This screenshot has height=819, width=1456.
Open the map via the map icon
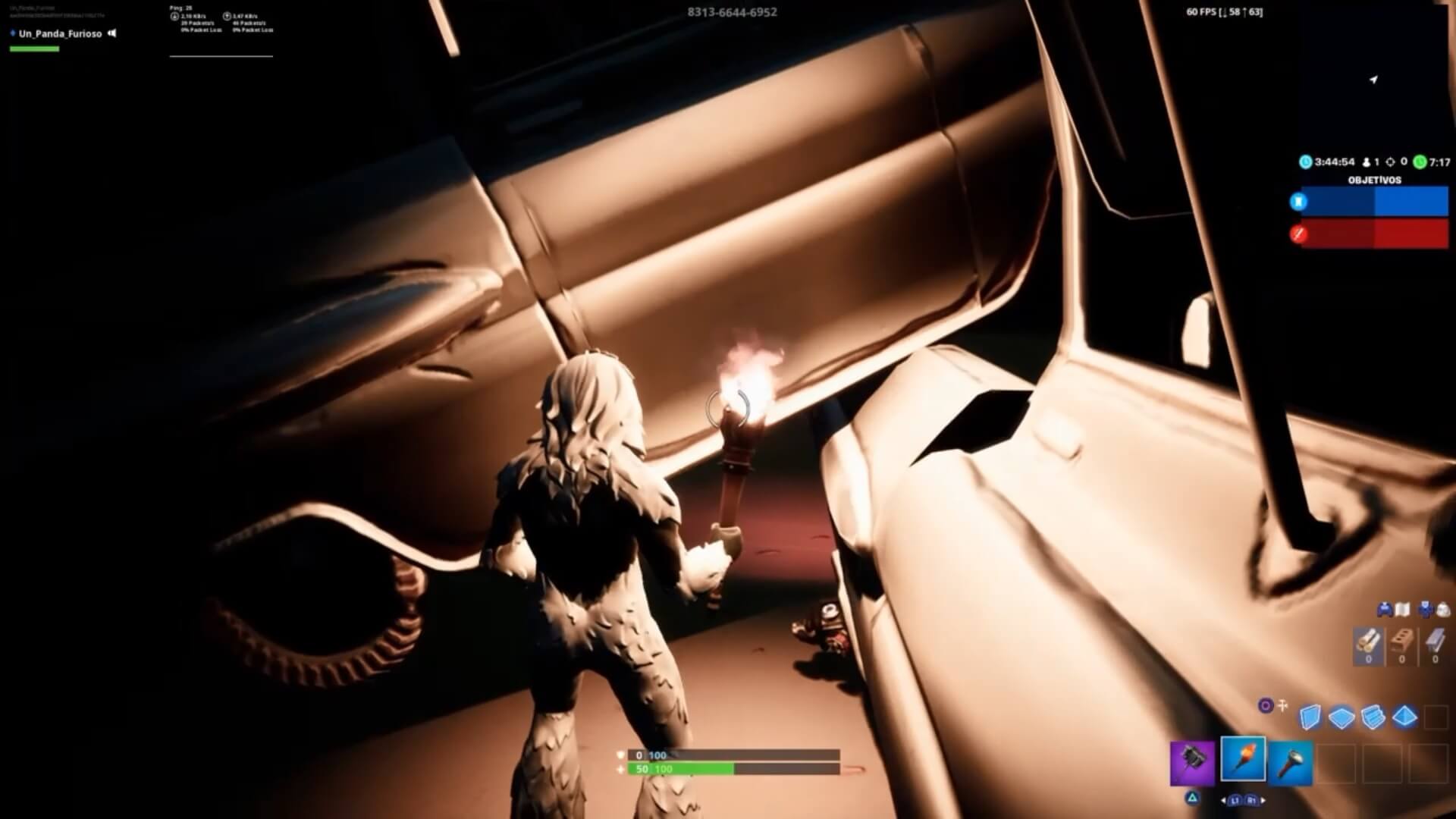1403,609
